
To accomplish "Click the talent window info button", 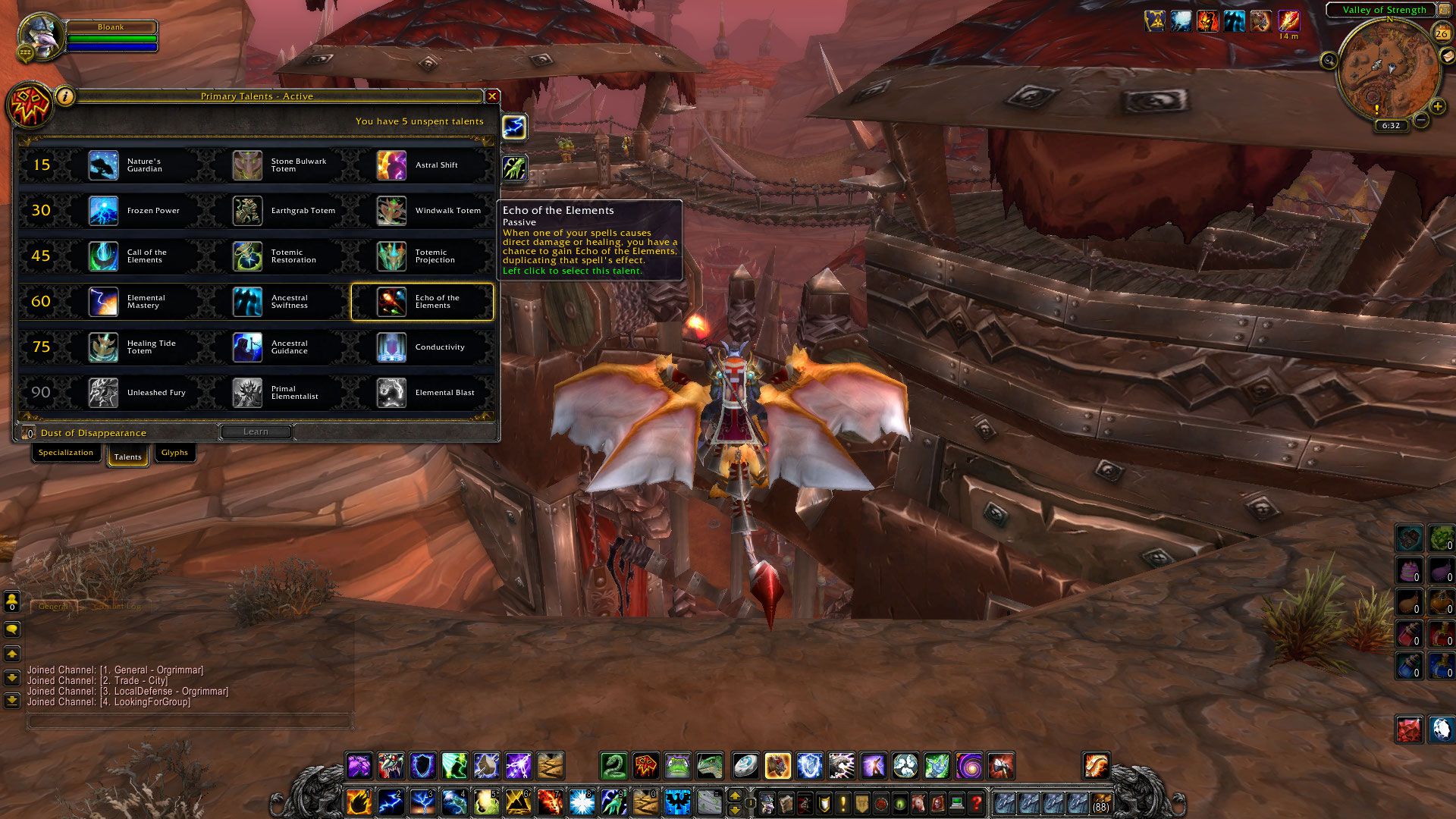I will [x=66, y=96].
